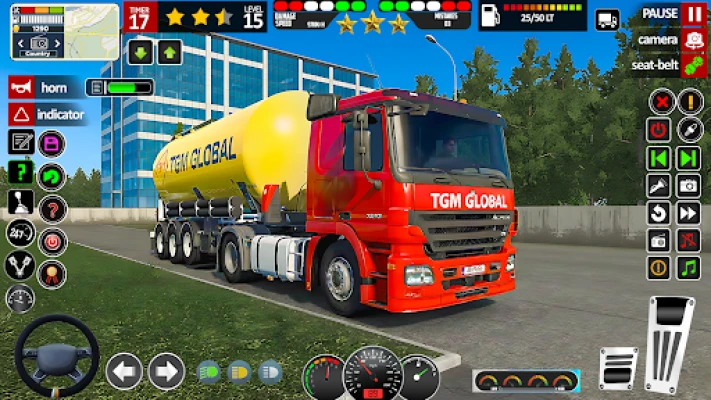Turn on the hazard indicator button

pyautogui.click(x=22, y=114)
